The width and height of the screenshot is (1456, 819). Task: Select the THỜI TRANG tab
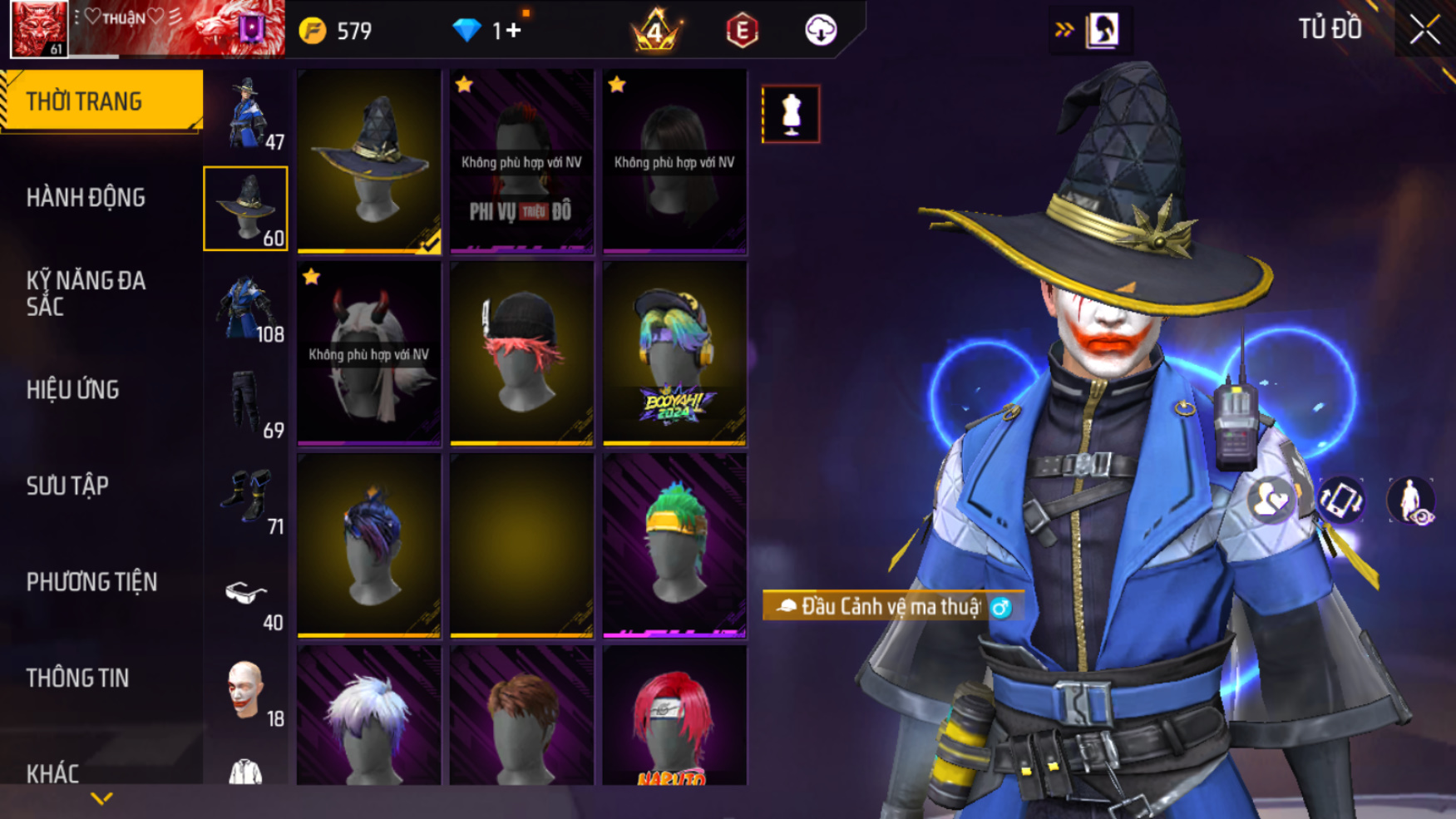pos(84,101)
